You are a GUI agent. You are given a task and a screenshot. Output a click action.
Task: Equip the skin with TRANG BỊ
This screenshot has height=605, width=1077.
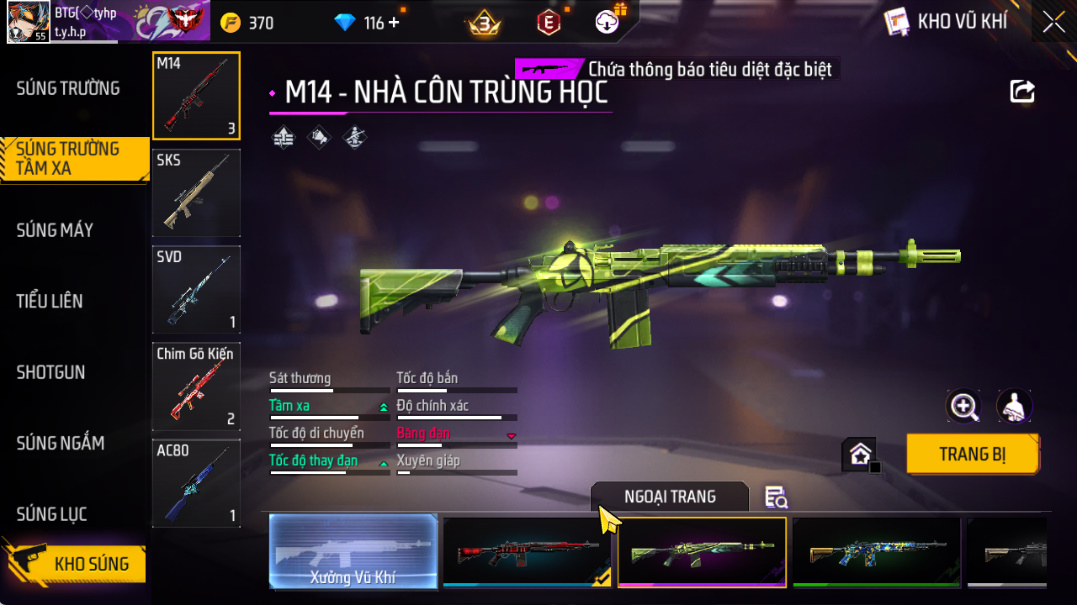pyautogui.click(x=972, y=454)
